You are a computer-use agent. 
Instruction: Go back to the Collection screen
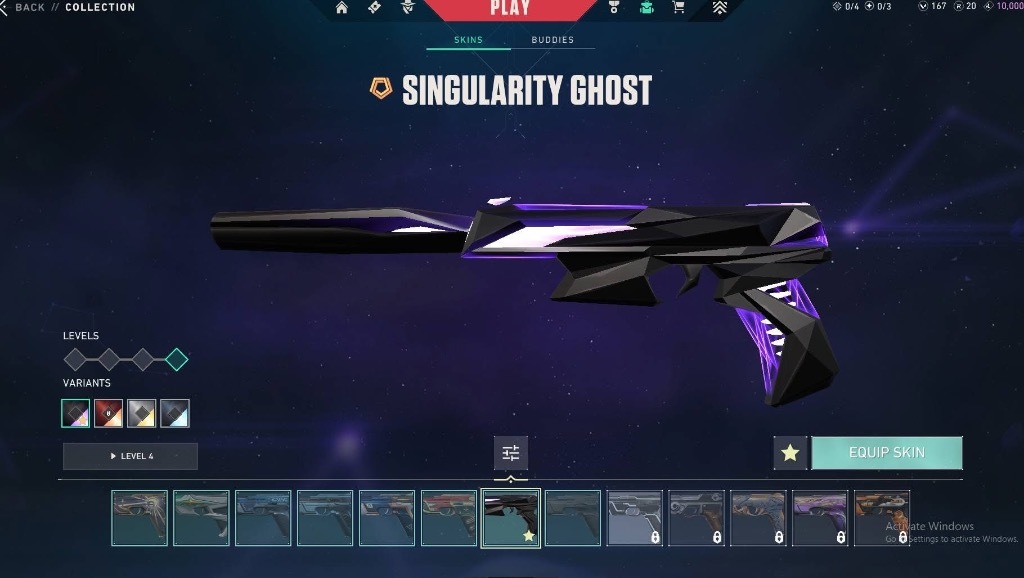(x=28, y=8)
